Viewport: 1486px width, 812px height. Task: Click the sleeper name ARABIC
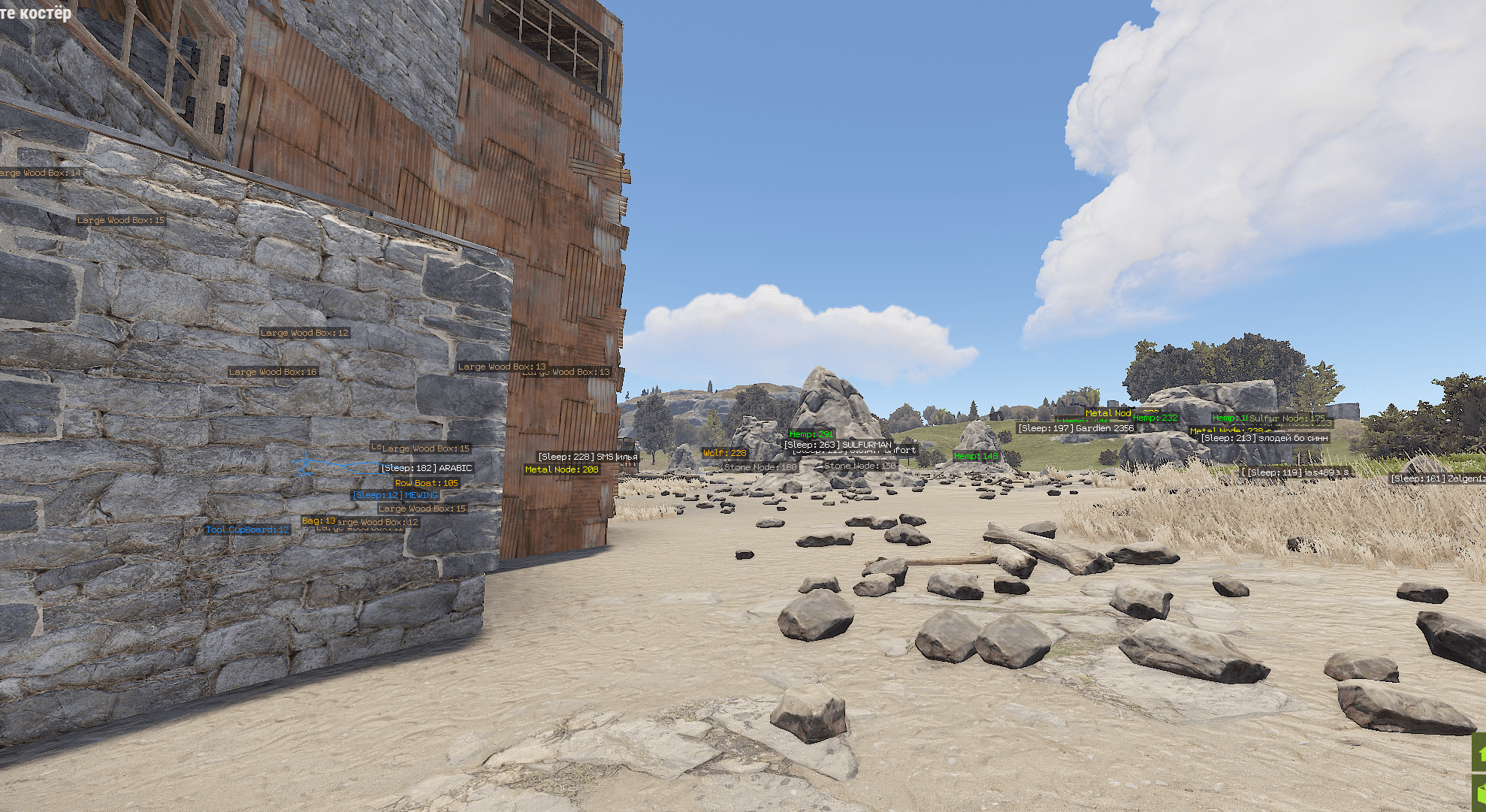point(428,467)
